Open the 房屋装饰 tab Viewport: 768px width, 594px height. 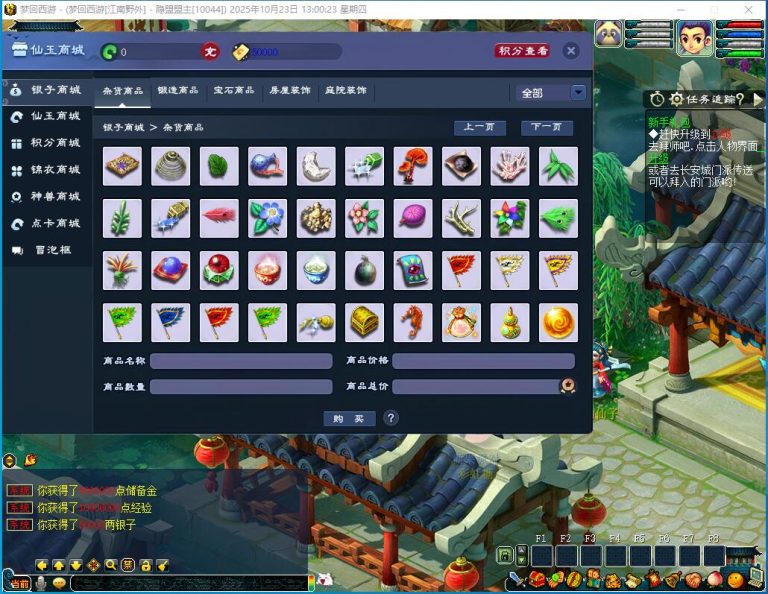(290, 91)
